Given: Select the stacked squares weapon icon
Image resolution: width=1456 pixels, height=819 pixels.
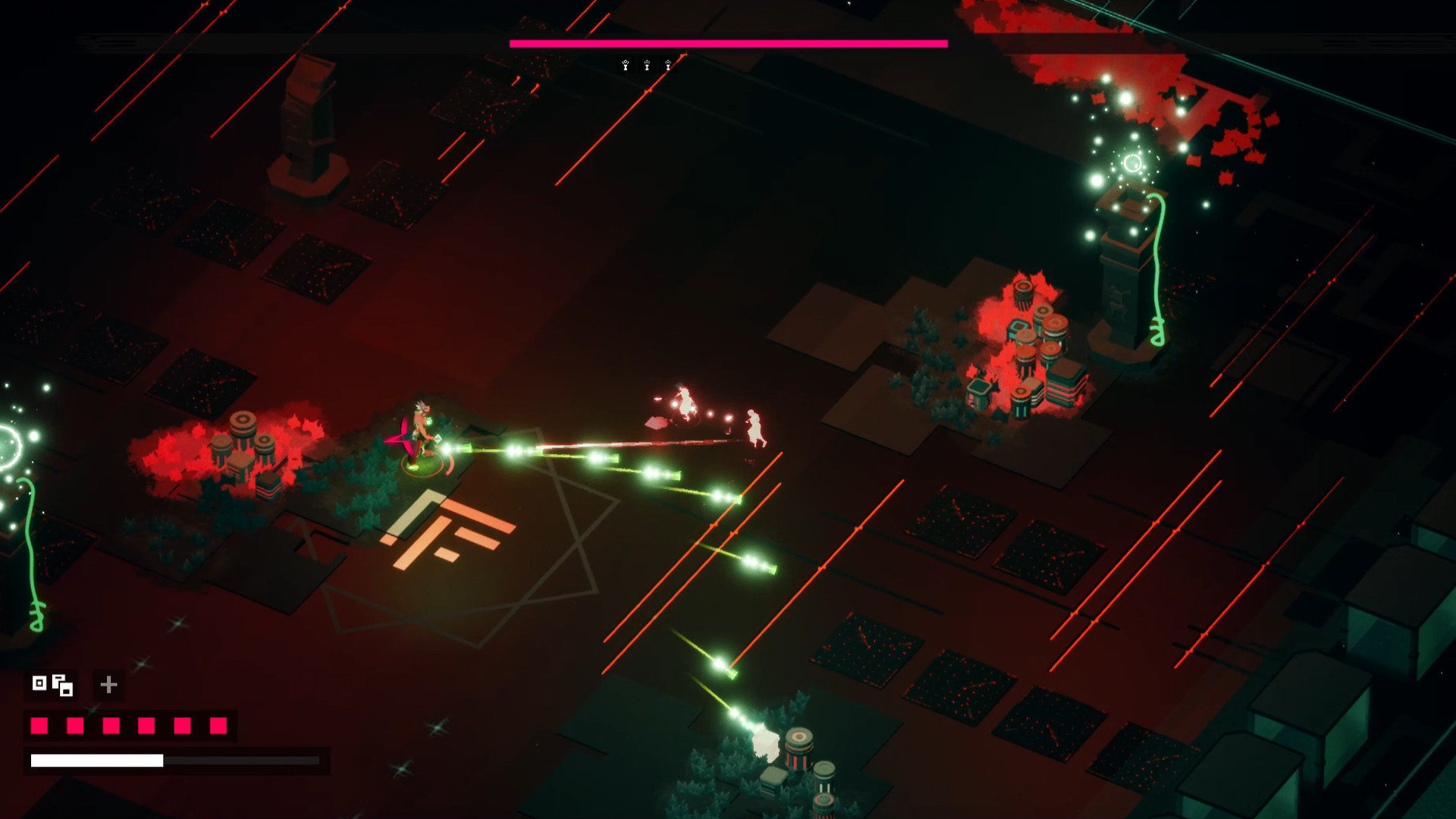Looking at the screenshot, I should coord(61,685).
